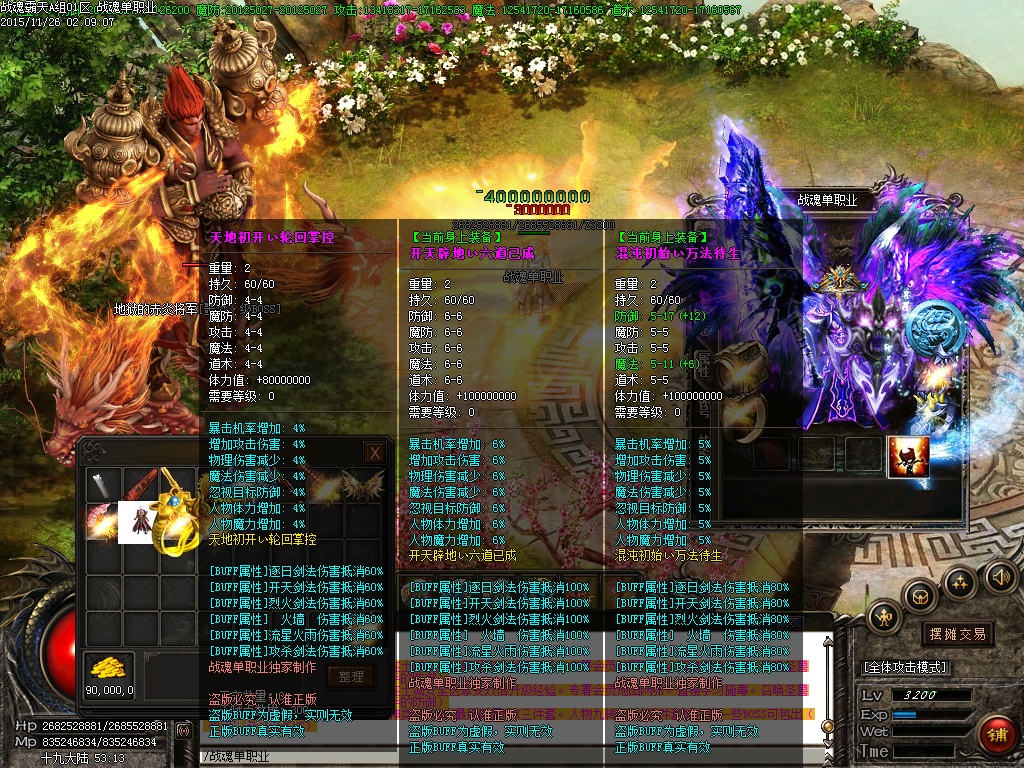Select the silver blade item slot

[x=103, y=486]
